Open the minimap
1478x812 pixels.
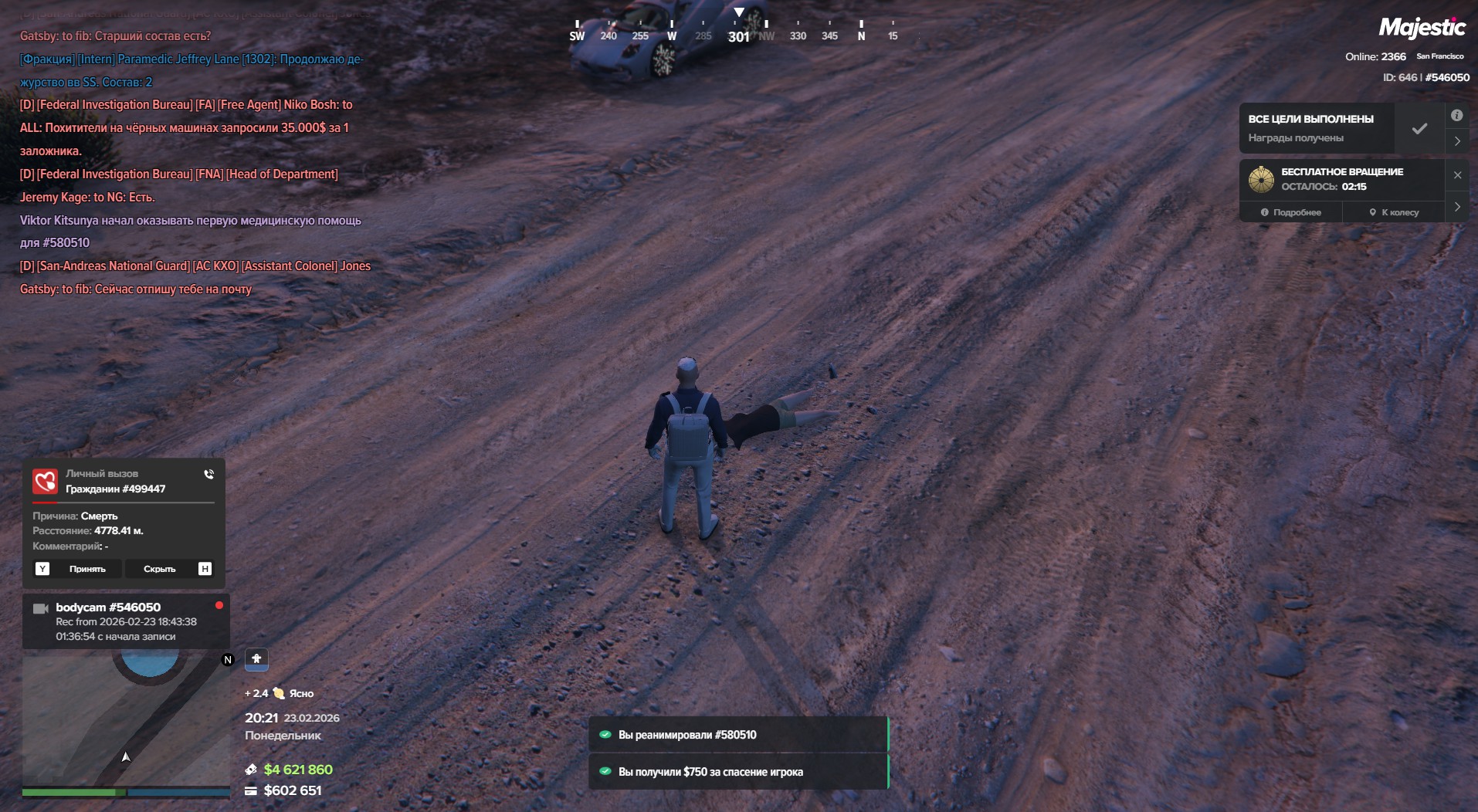[126, 718]
